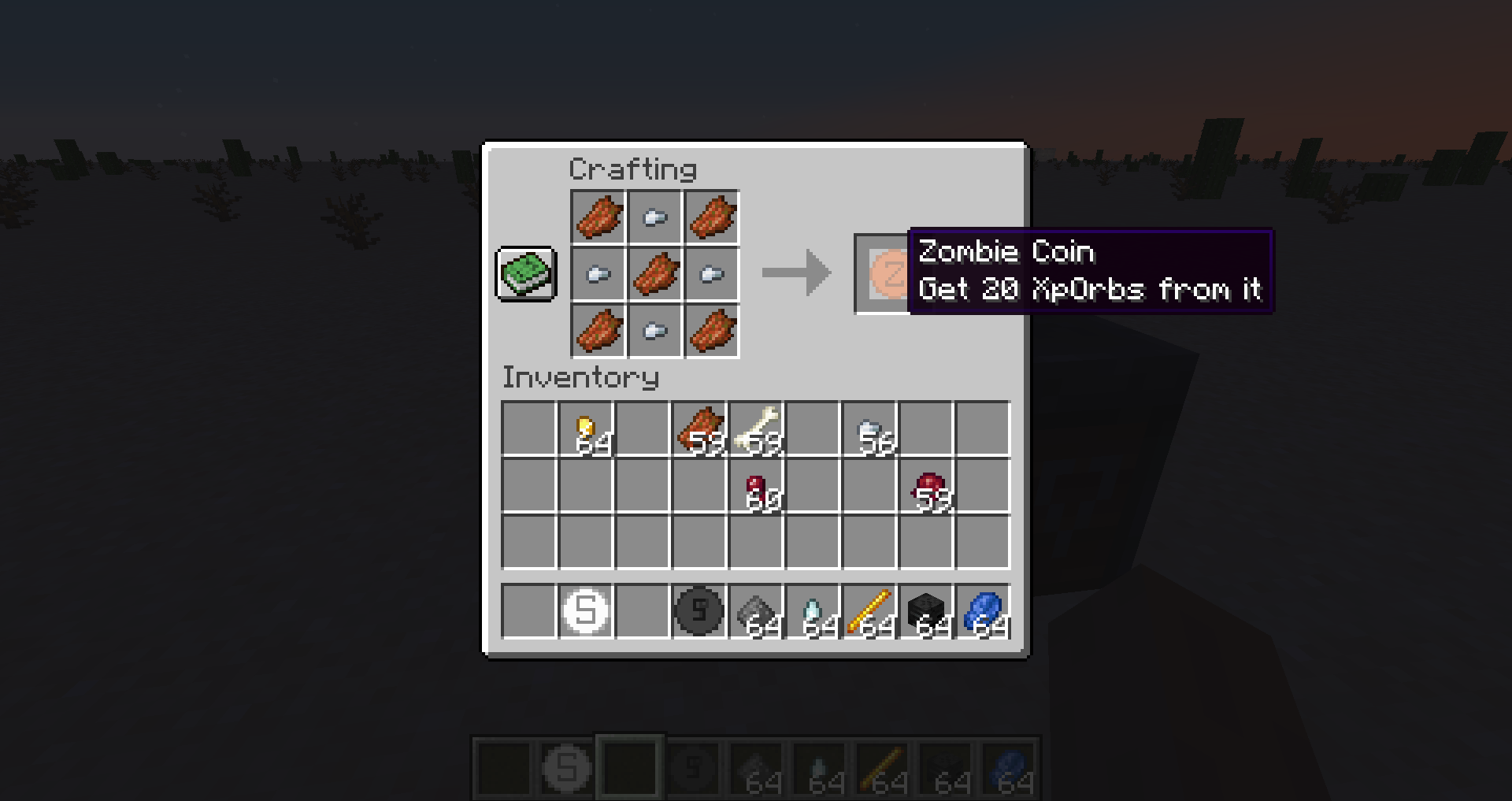1512x801 pixels.
Task: Pick up the rotten flesh in the center crafting slot
Action: click(x=655, y=276)
